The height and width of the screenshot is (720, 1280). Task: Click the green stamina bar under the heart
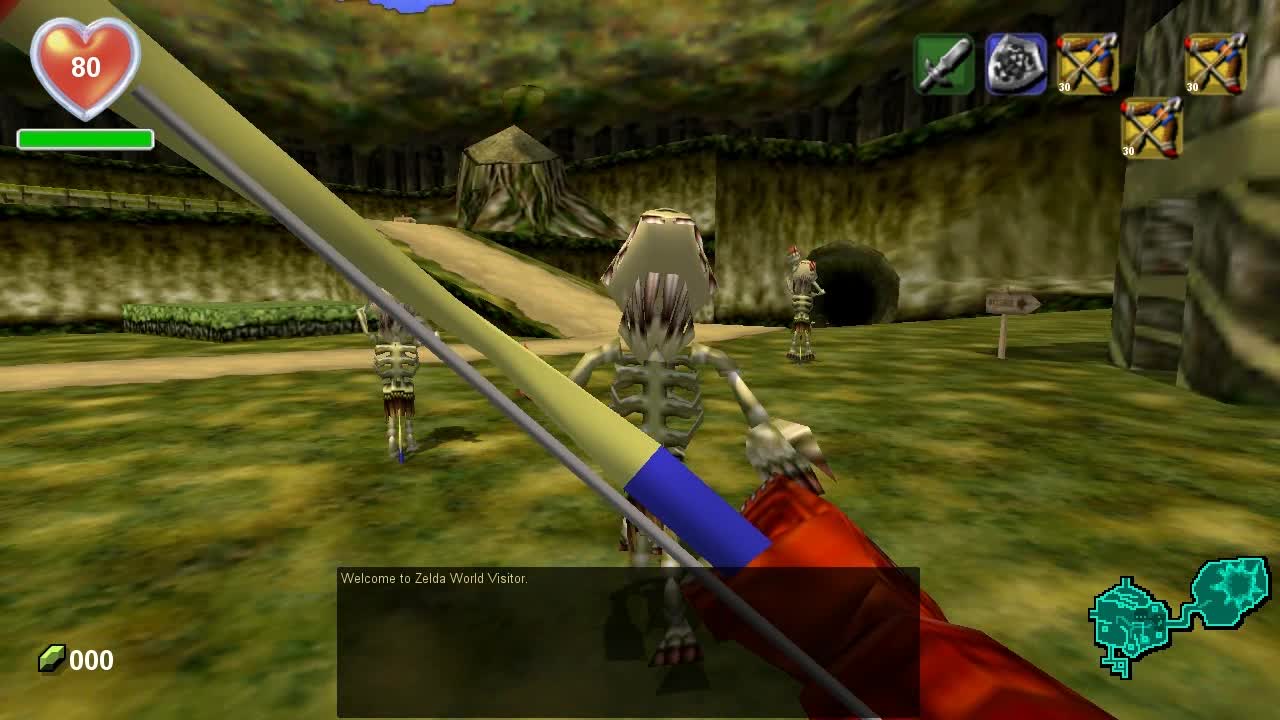[x=87, y=139]
